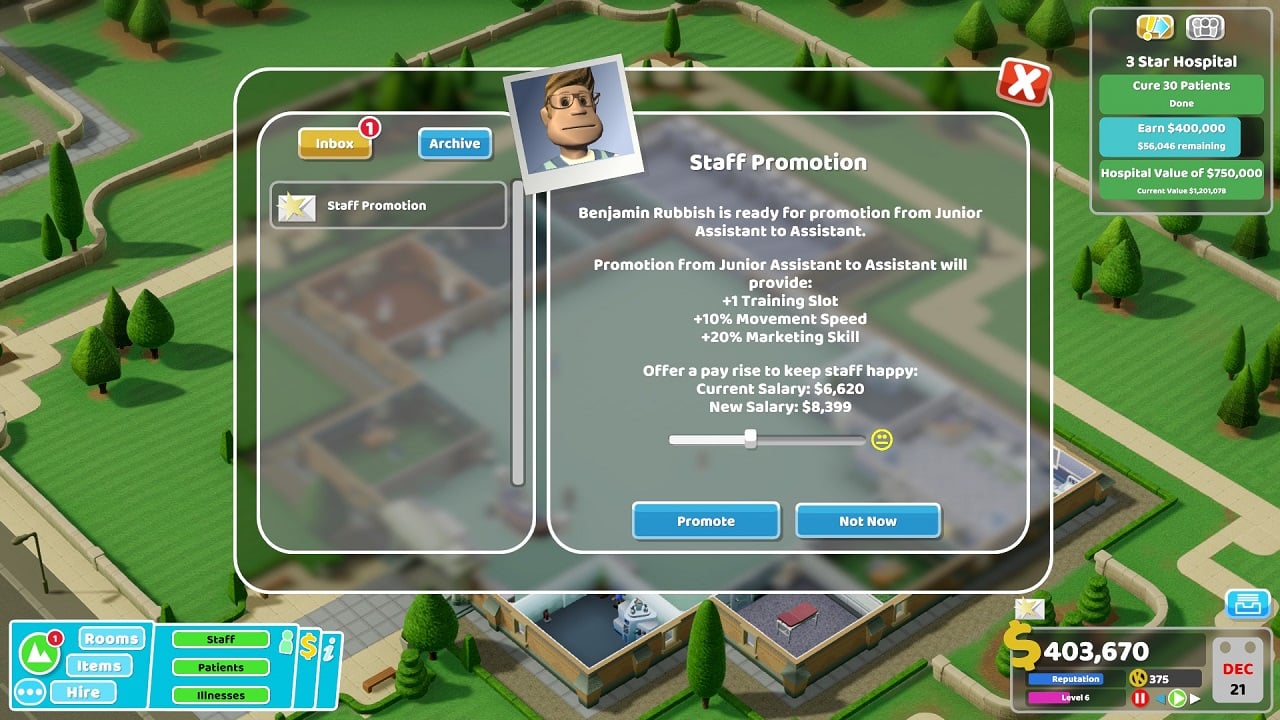The height and width of the screenshot is (720, 1280).
Task: Click the green mountain icon with notification
Action: 39,654
